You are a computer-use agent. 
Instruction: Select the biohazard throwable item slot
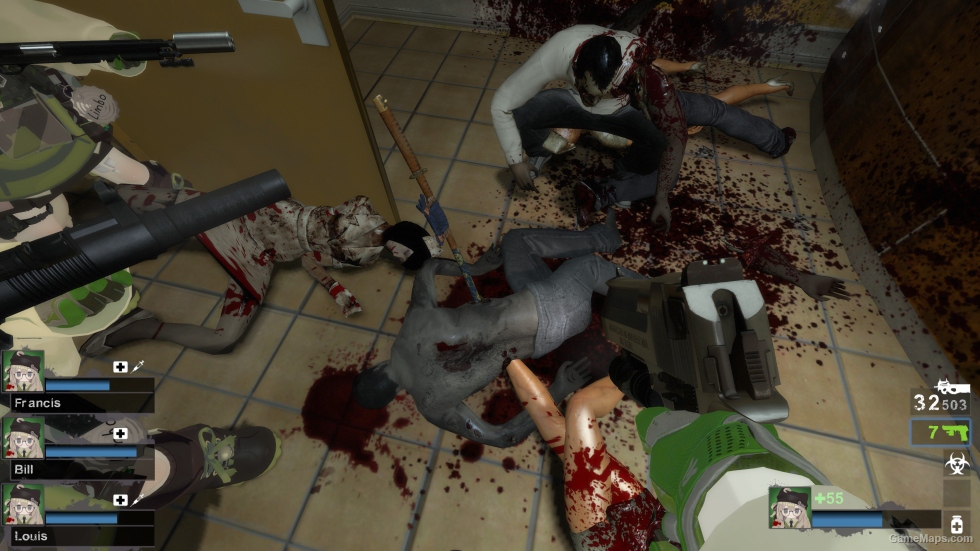(956, 464)
